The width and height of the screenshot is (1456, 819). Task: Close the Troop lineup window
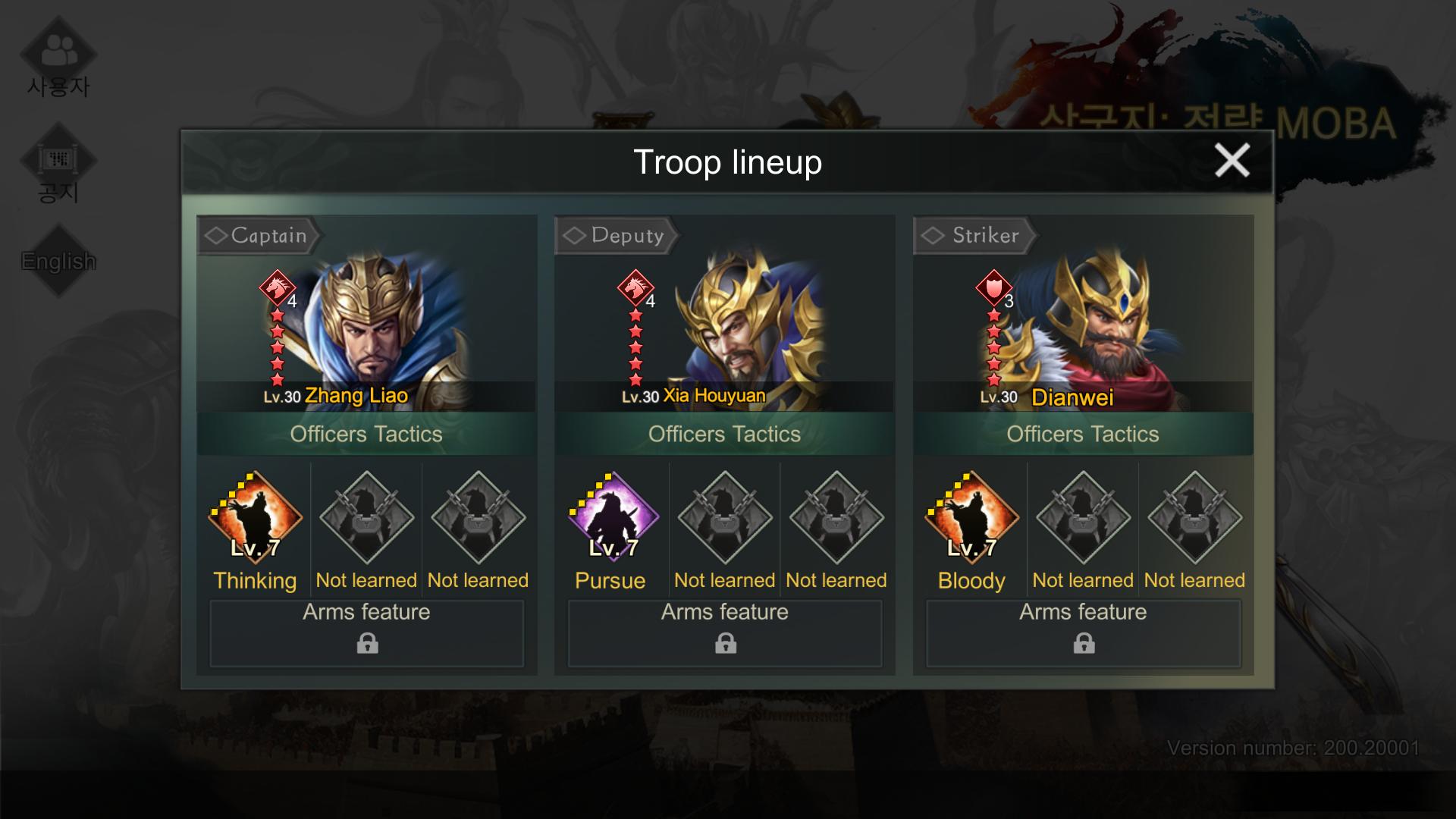coord(1232,161)
